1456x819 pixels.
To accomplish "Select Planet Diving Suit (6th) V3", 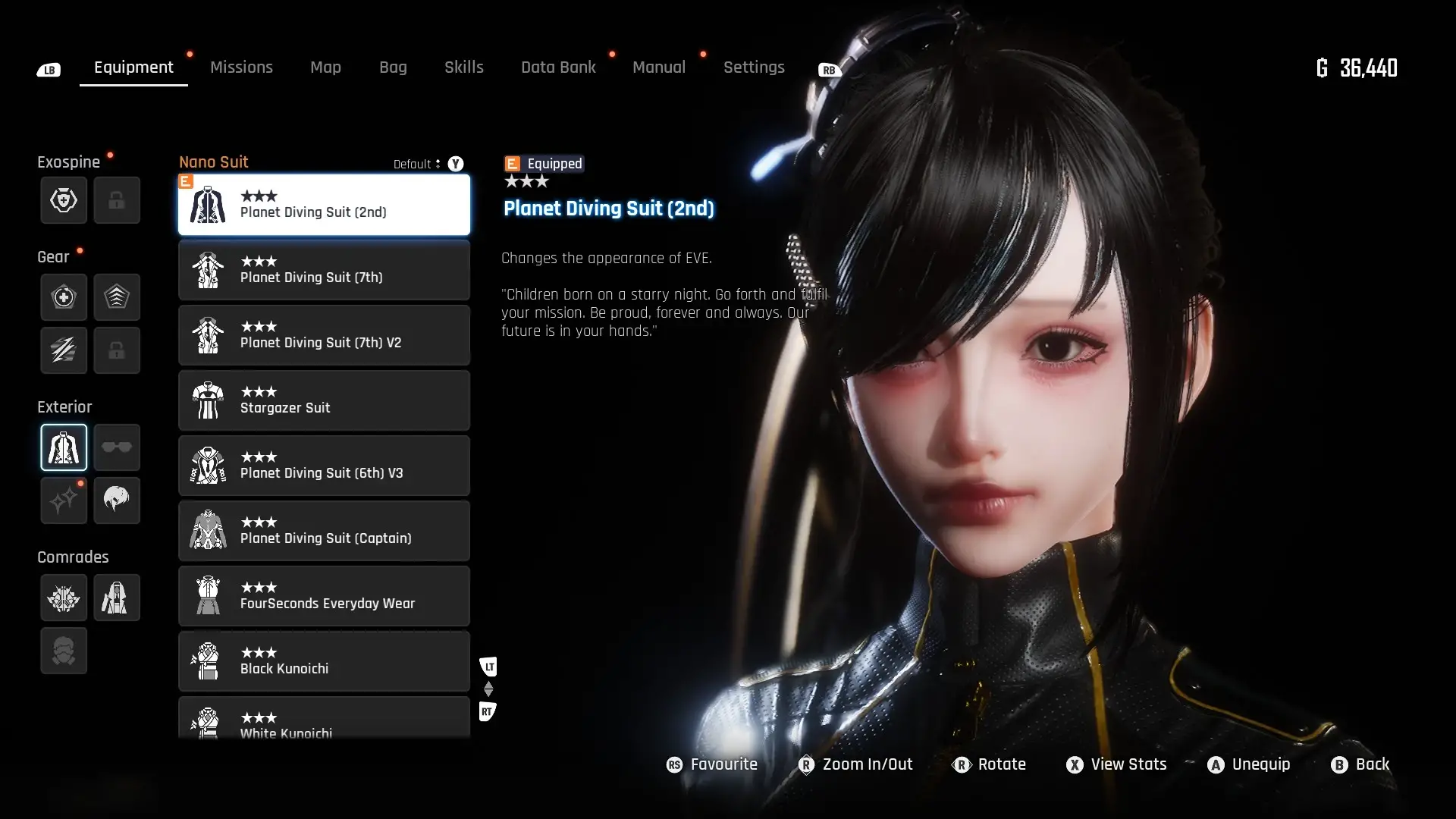I will [x=324, y=466].
